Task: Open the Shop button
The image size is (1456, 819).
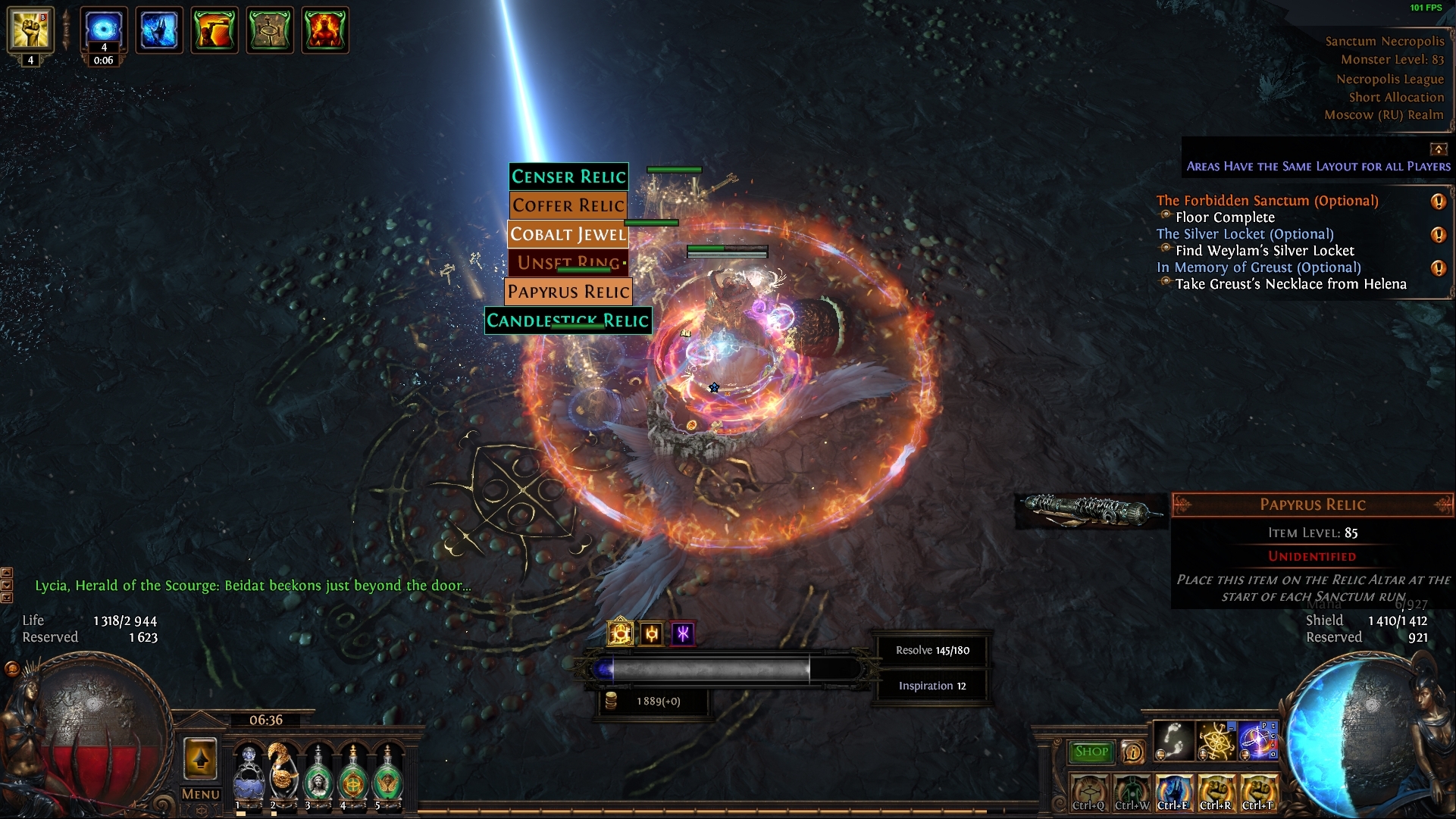Action: [x=1091, y=752]
